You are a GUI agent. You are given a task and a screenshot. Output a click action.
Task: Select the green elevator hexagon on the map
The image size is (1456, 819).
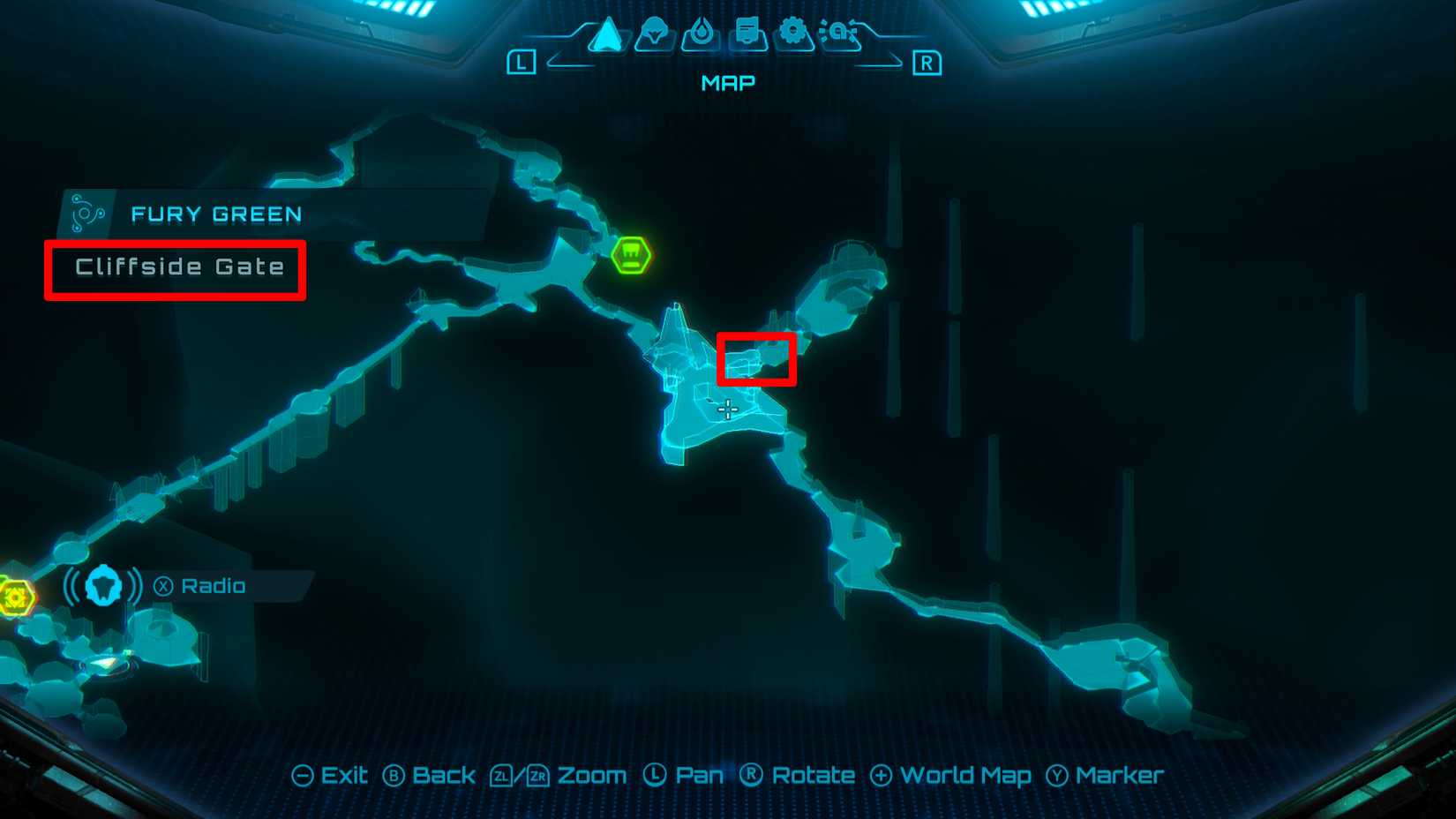coord(629,256)
